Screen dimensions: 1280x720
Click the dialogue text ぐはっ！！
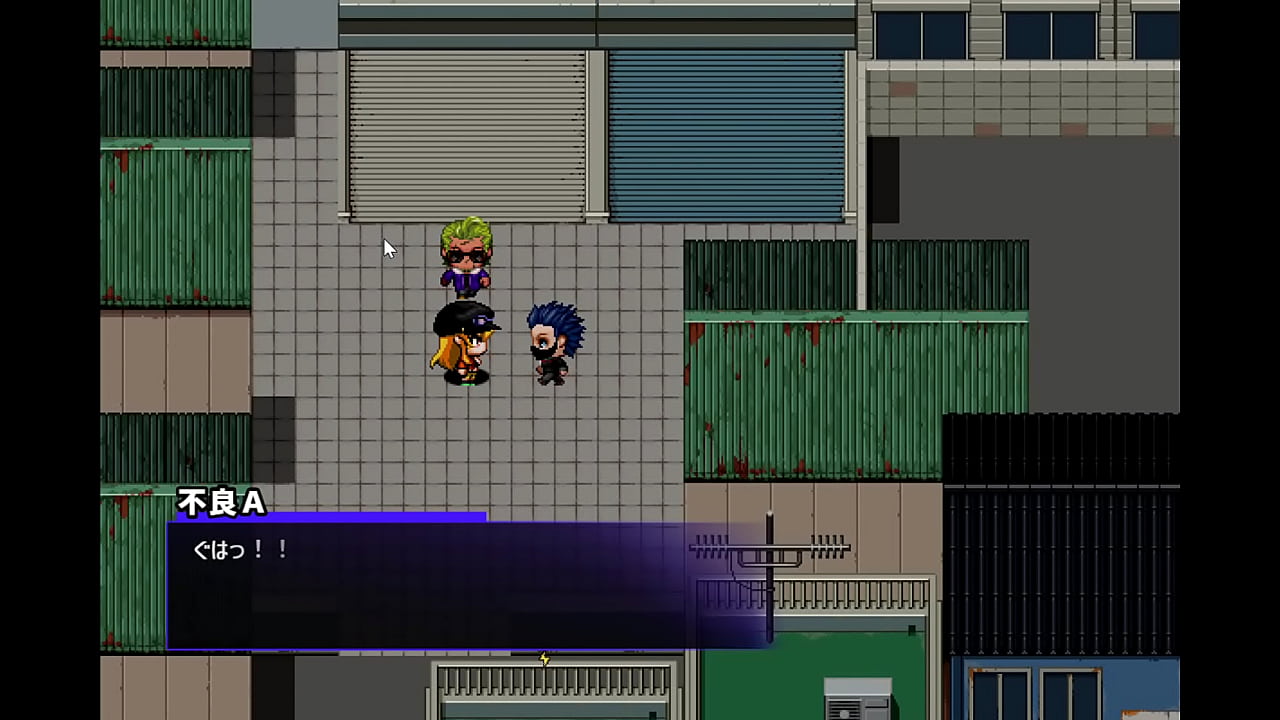[240, 549]
